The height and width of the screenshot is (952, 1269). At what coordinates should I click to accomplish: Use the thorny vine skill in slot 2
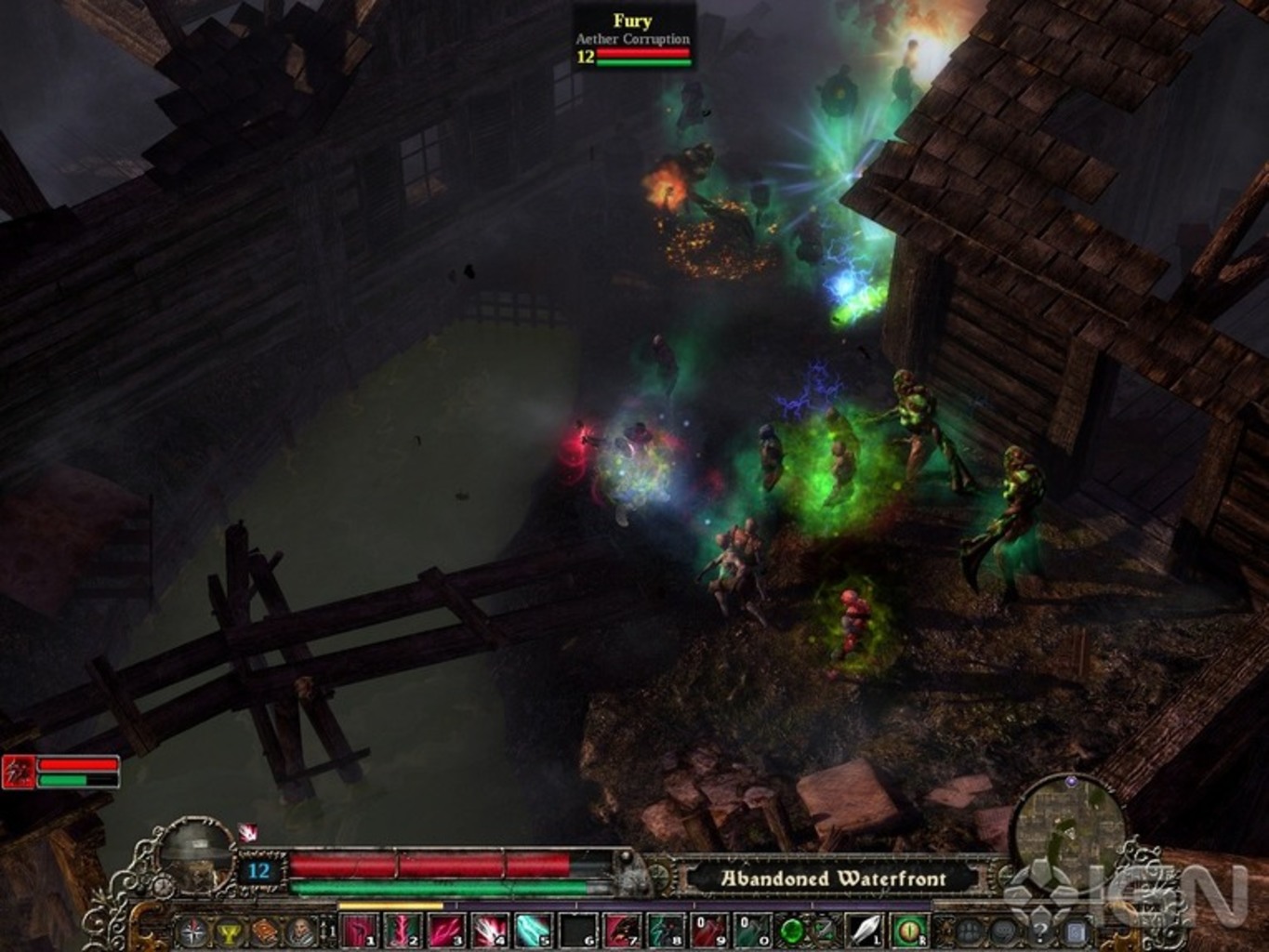(403, 931)
